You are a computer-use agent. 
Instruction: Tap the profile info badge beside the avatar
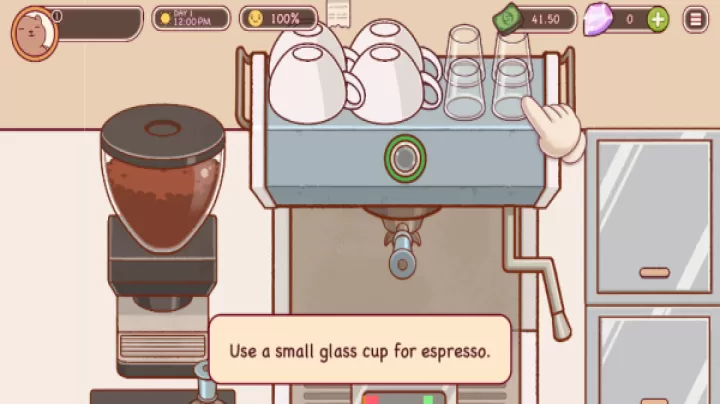pos(57,16)
